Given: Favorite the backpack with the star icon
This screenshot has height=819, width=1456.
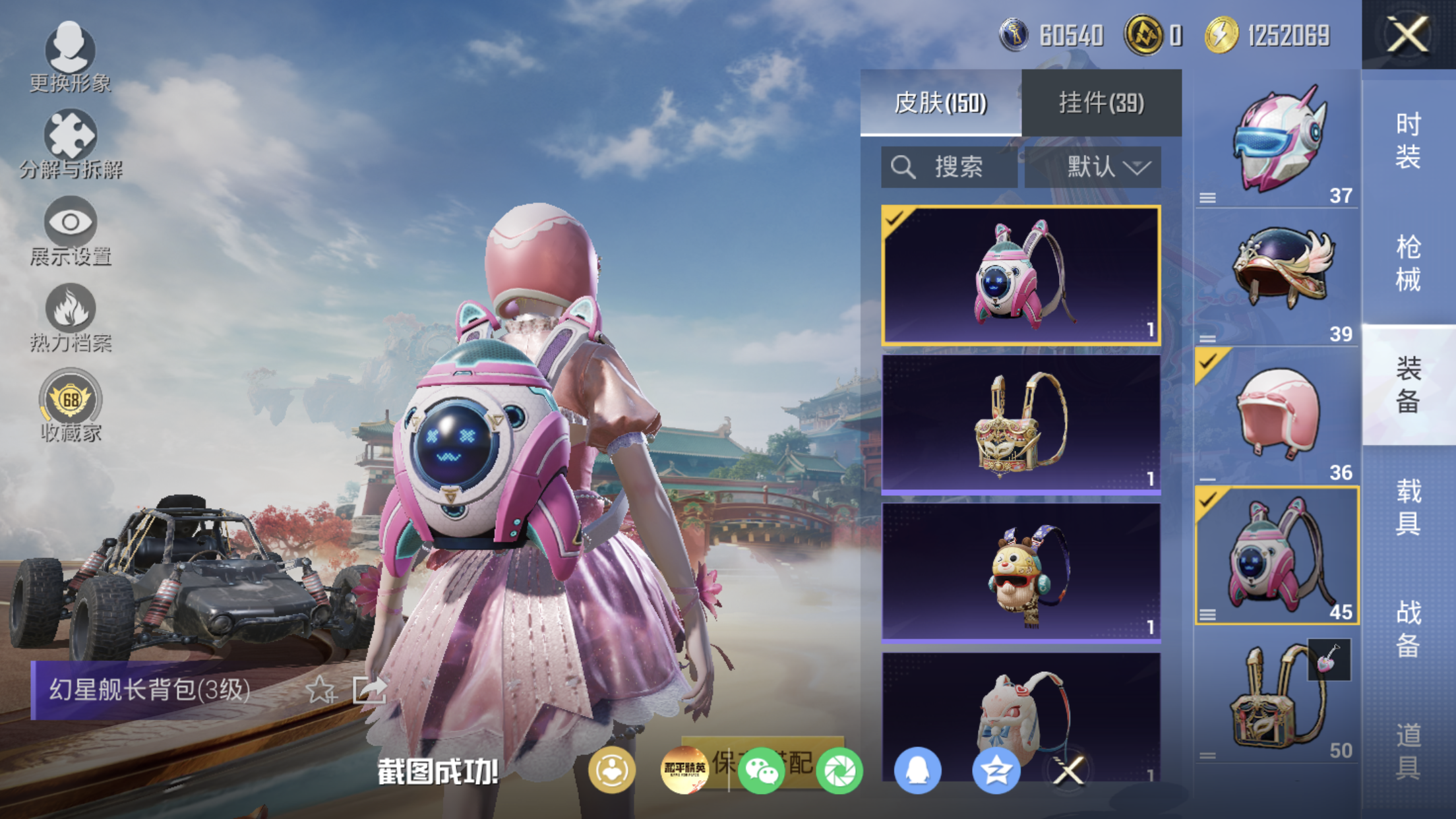Looking at the screenshot, I should coord(320,690).
